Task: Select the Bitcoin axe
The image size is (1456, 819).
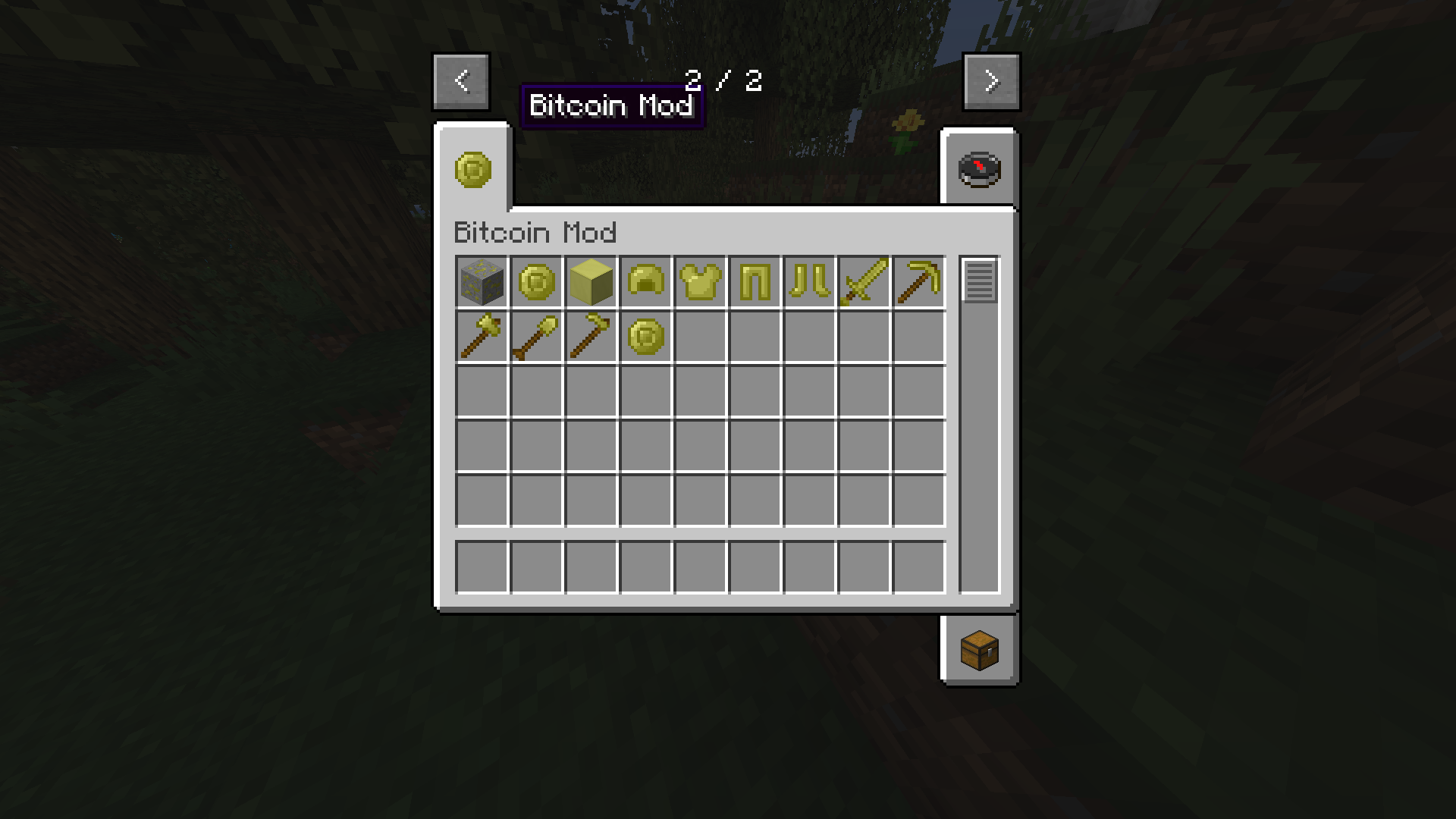Action: (481, 337)
